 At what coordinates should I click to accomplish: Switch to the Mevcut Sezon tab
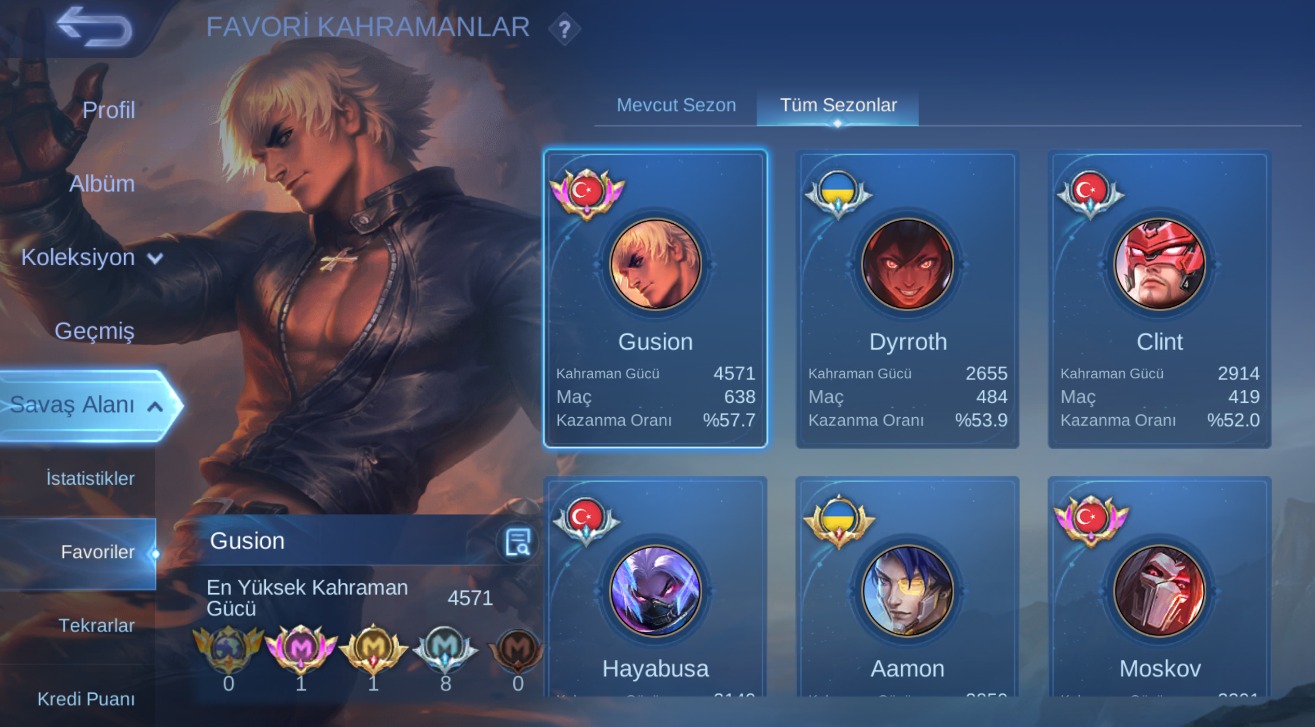[x=676, y=105]
